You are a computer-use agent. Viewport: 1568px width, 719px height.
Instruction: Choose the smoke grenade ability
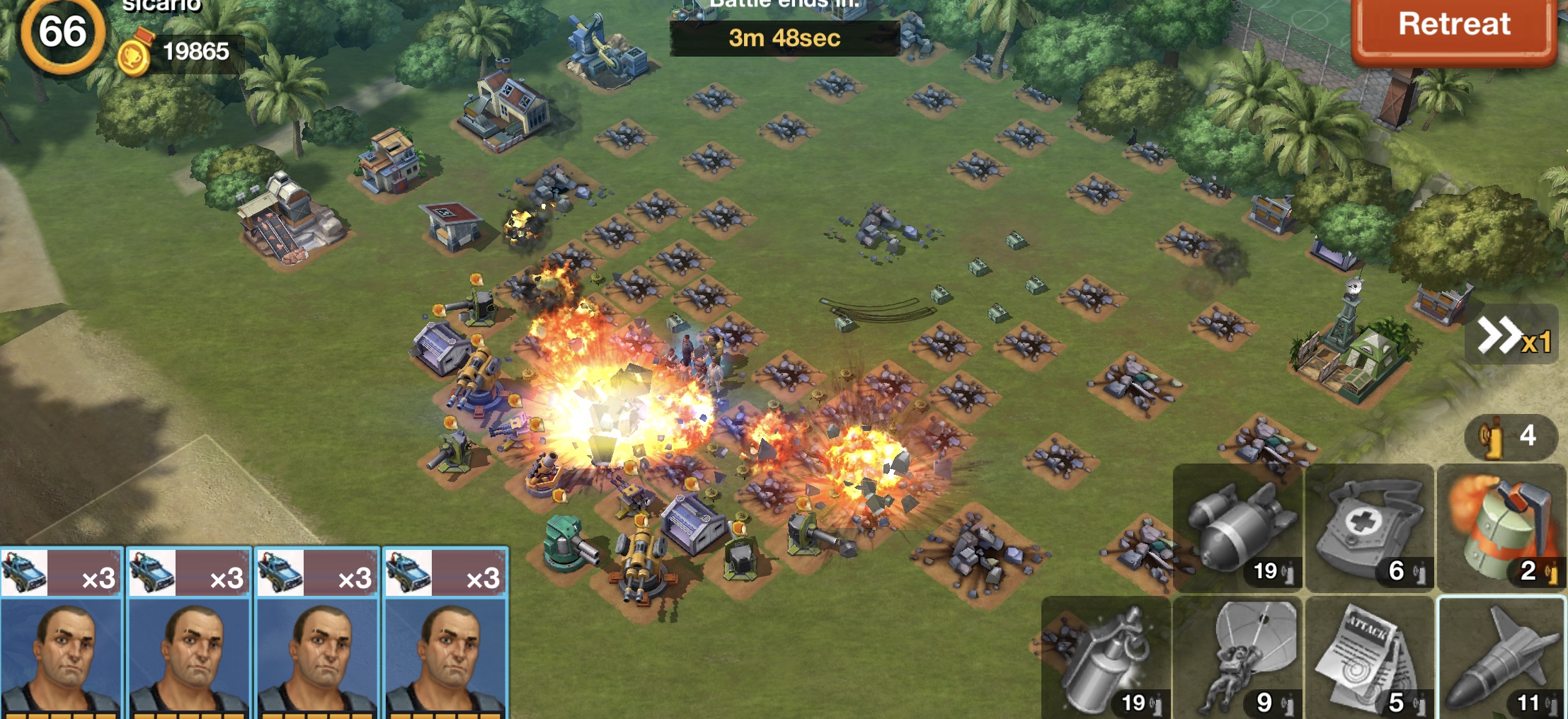click(1106, 658)
